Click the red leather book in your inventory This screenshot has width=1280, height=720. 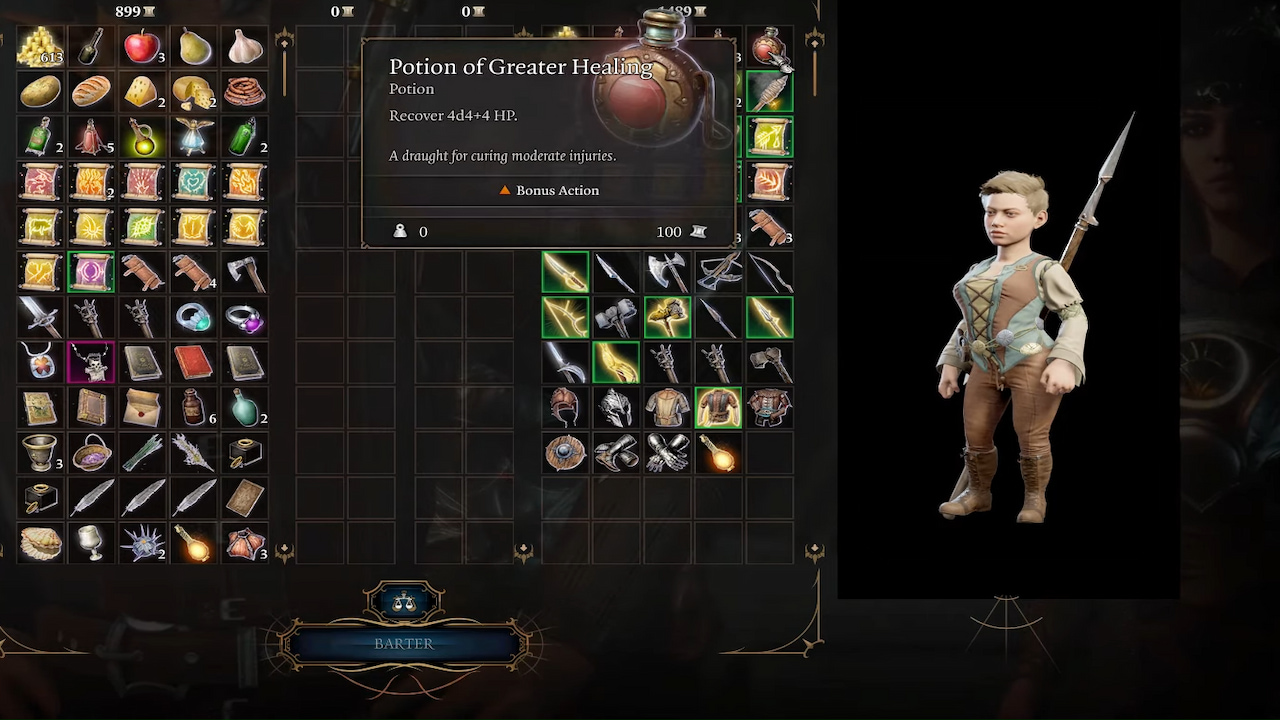(x=193, y=362)
